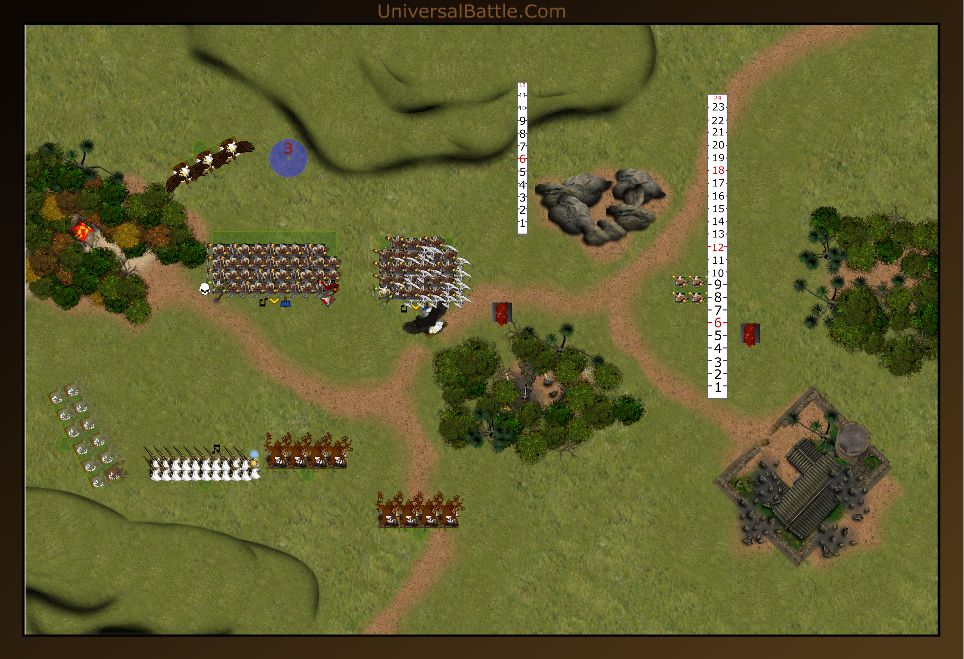Image resolution: width=964 pixels, height=659 pixels.
Task: Select the red banner beside the central forest
Action: [502, 313]
